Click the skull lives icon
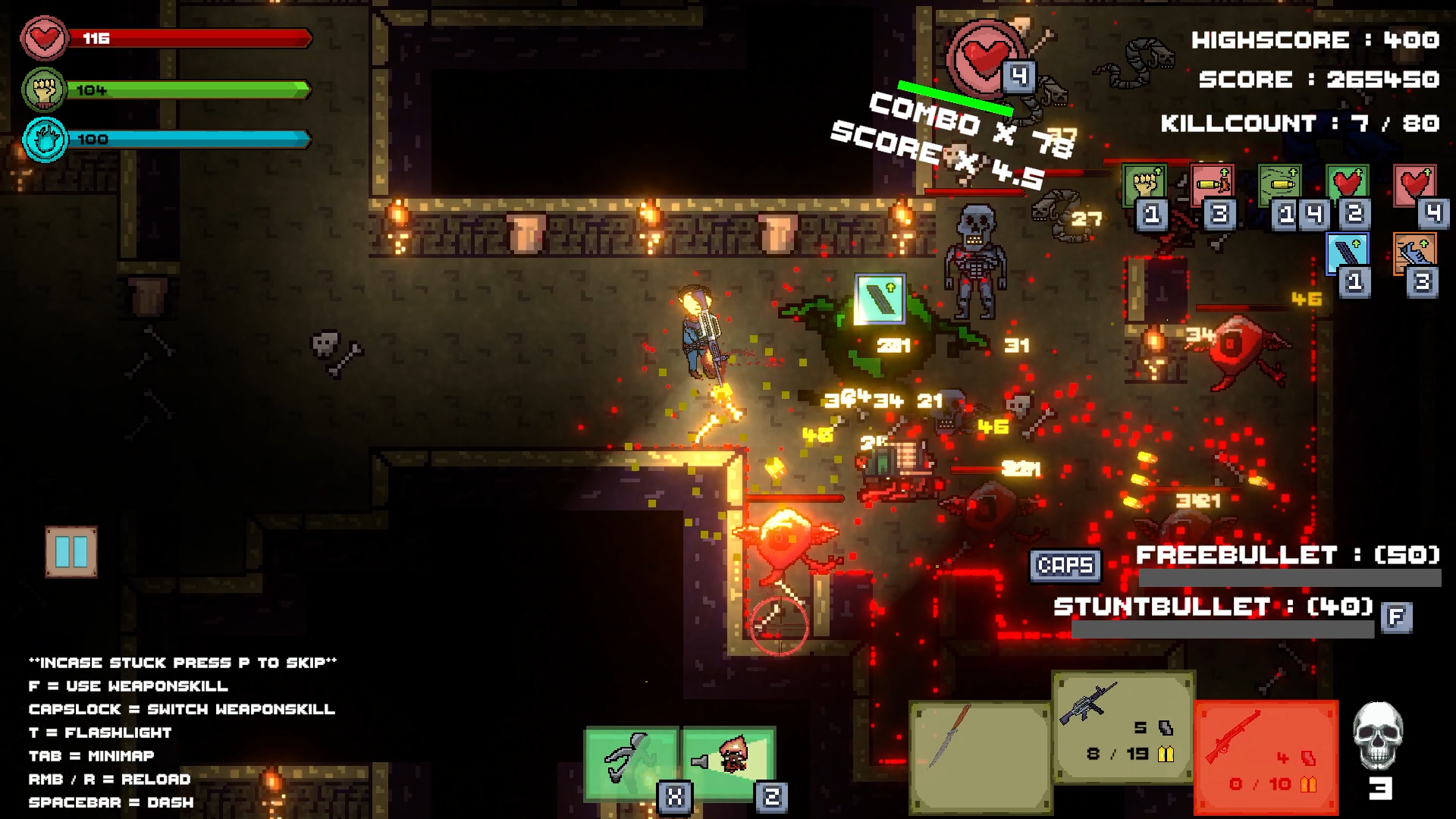1456x819 pixels. (x=1378, y=736)
